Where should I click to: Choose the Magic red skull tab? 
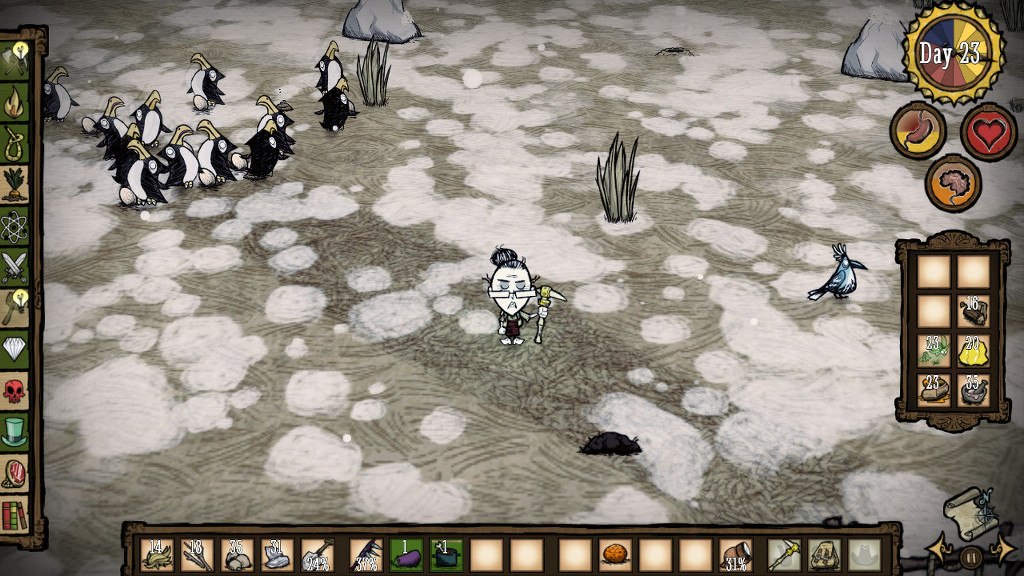click(15, 391)
